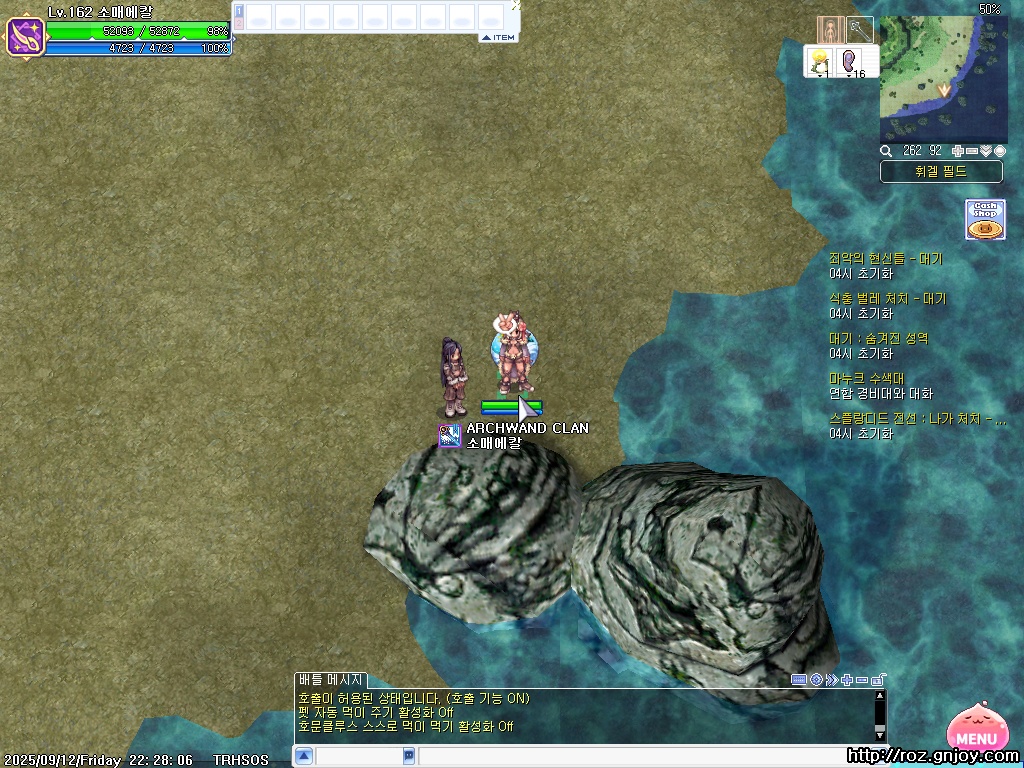Viewport: 1024px width, 768px height.
Task: Switch to the 배틀 메시지 chat tab
Action: coord(331,680)
